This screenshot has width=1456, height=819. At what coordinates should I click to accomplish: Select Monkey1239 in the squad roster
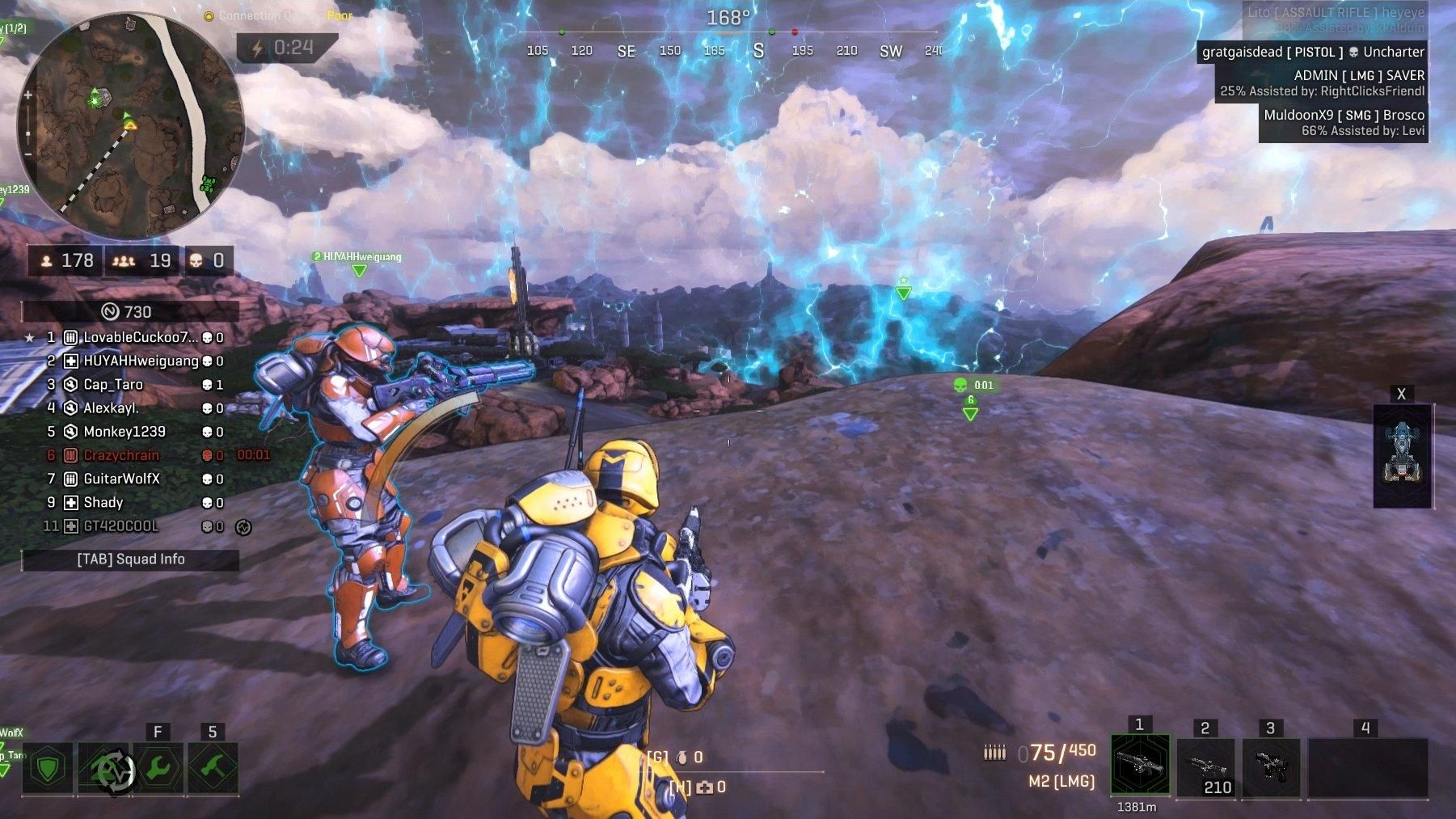tap(124, 432)
